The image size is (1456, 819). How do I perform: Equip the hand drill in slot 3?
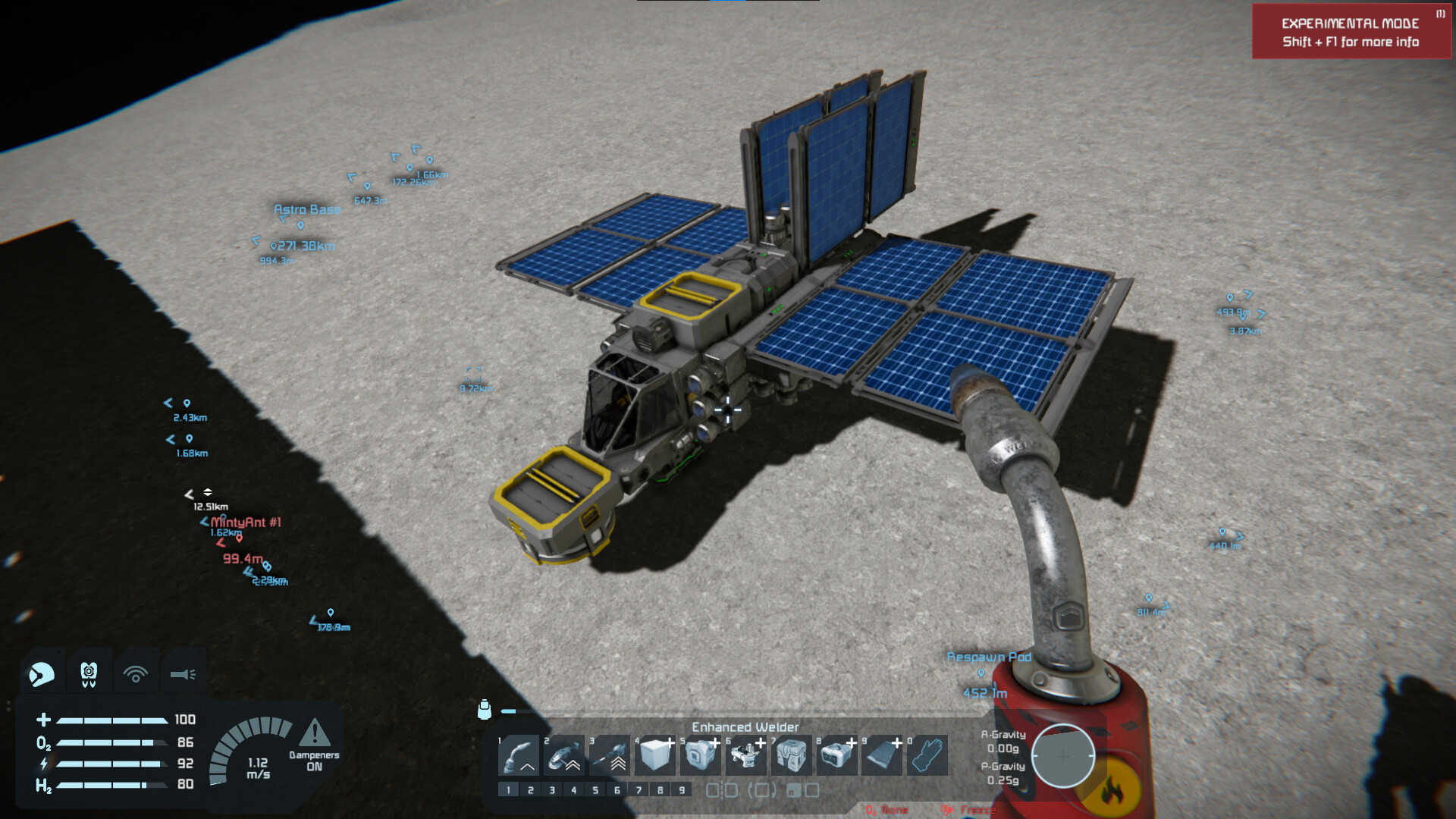point(610,755)
